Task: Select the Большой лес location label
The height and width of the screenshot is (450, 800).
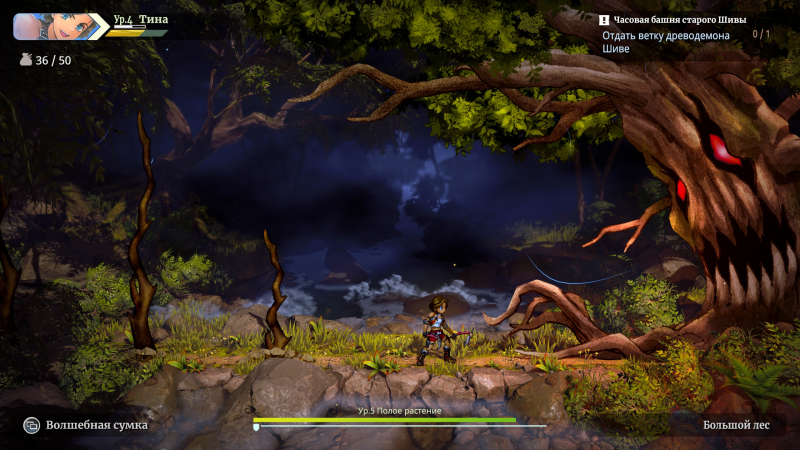Action: pyautogui.click(x=736, y=425)
